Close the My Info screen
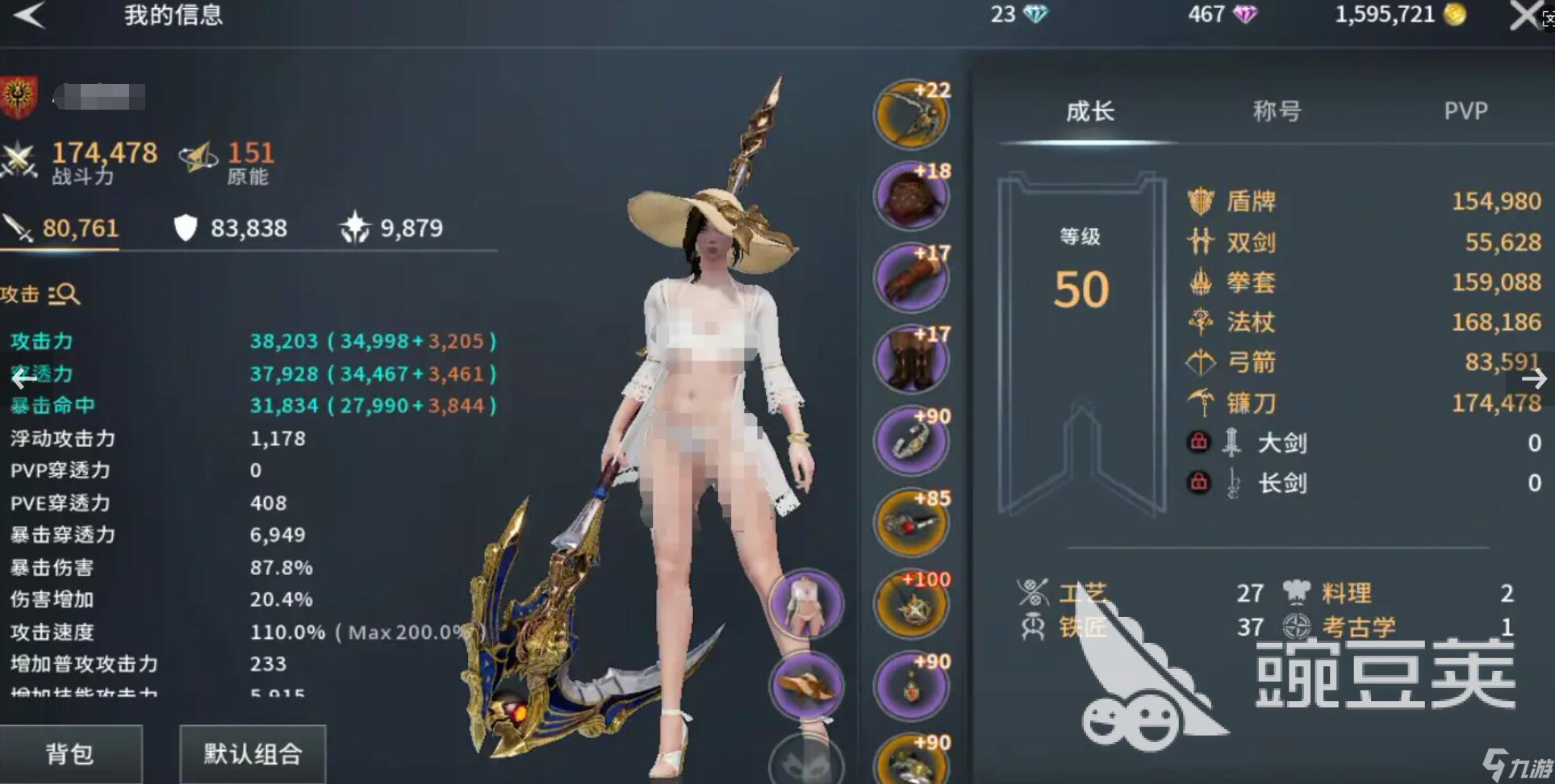 pyautogui.click(x=1524, y=15)
